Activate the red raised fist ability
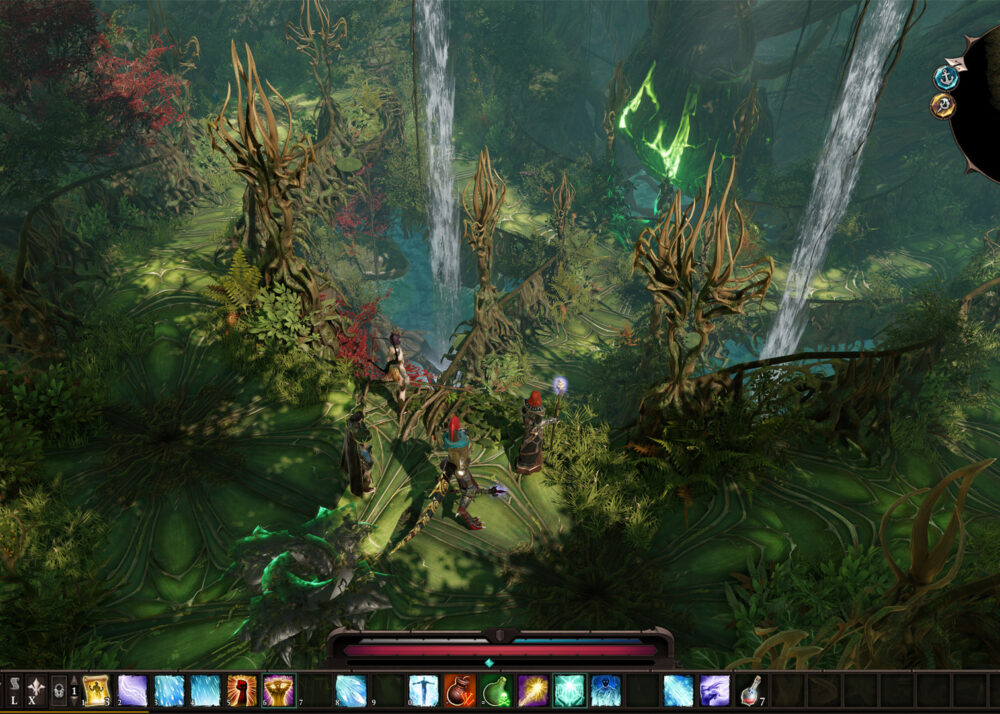The width and height of the screenshot is (1000, 714). pos(242,690)
